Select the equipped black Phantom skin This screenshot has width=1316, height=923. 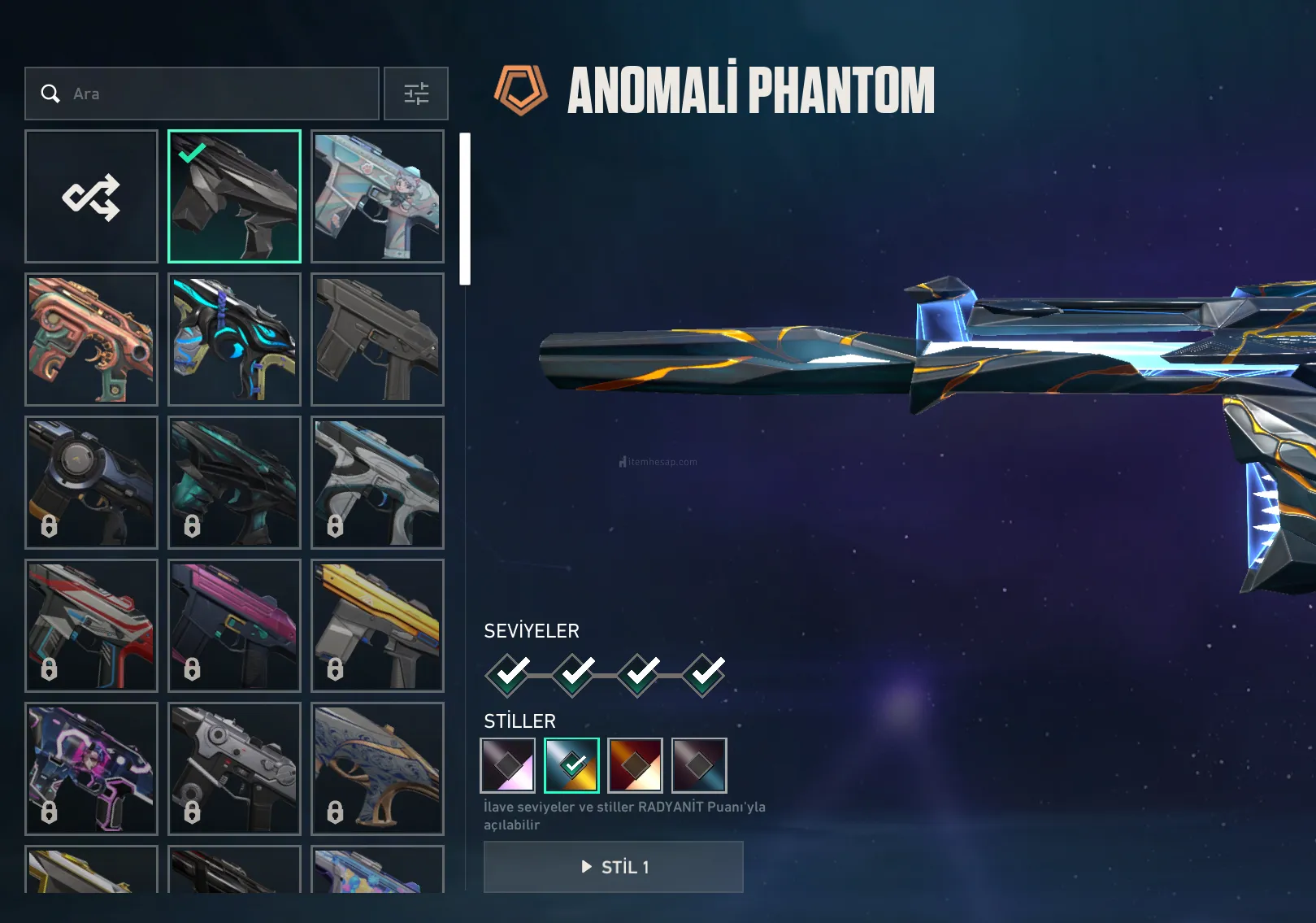pos(234,197)
